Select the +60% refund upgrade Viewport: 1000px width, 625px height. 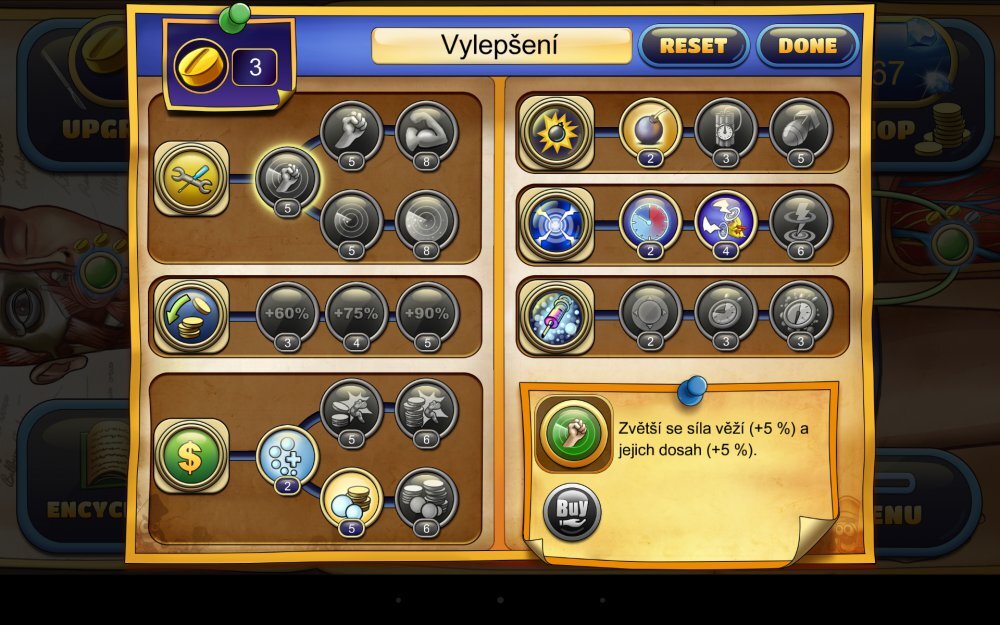[x=287, y=313]
